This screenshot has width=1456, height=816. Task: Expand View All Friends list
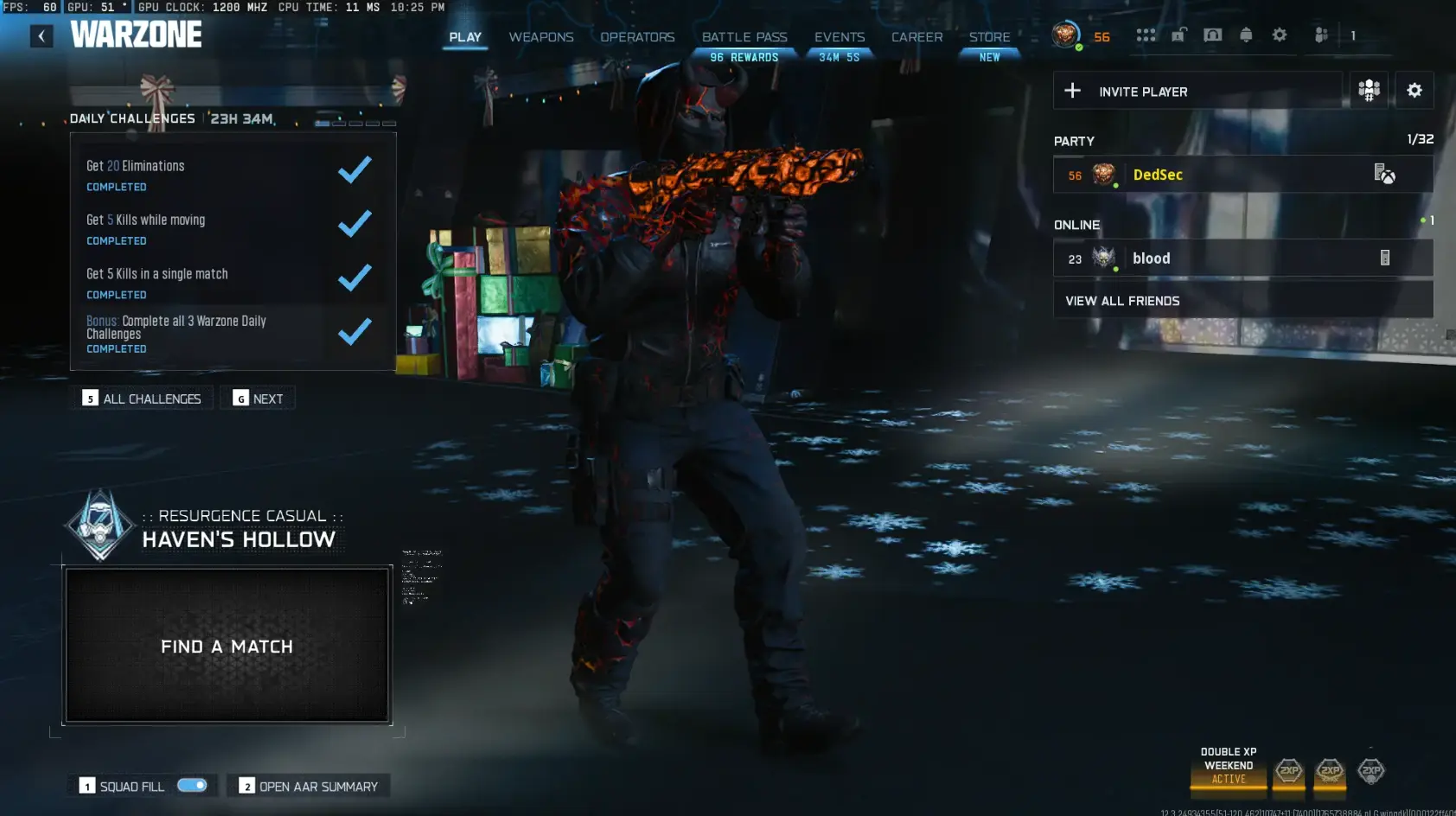[x=1122, y=300]
